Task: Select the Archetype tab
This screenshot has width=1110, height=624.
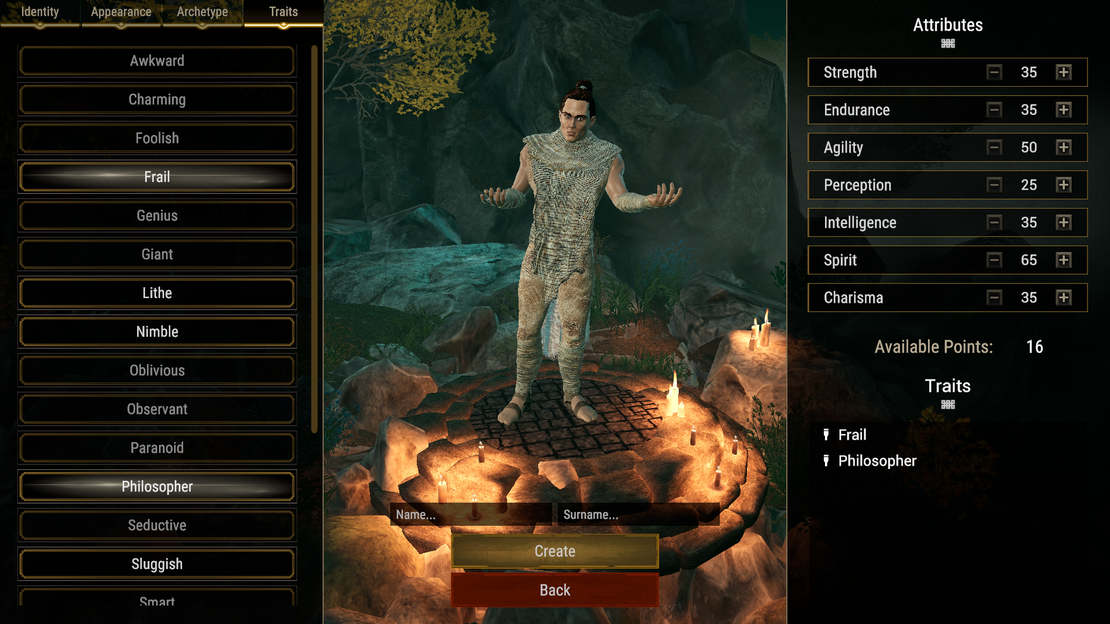Action: click(x=202, y=13)
